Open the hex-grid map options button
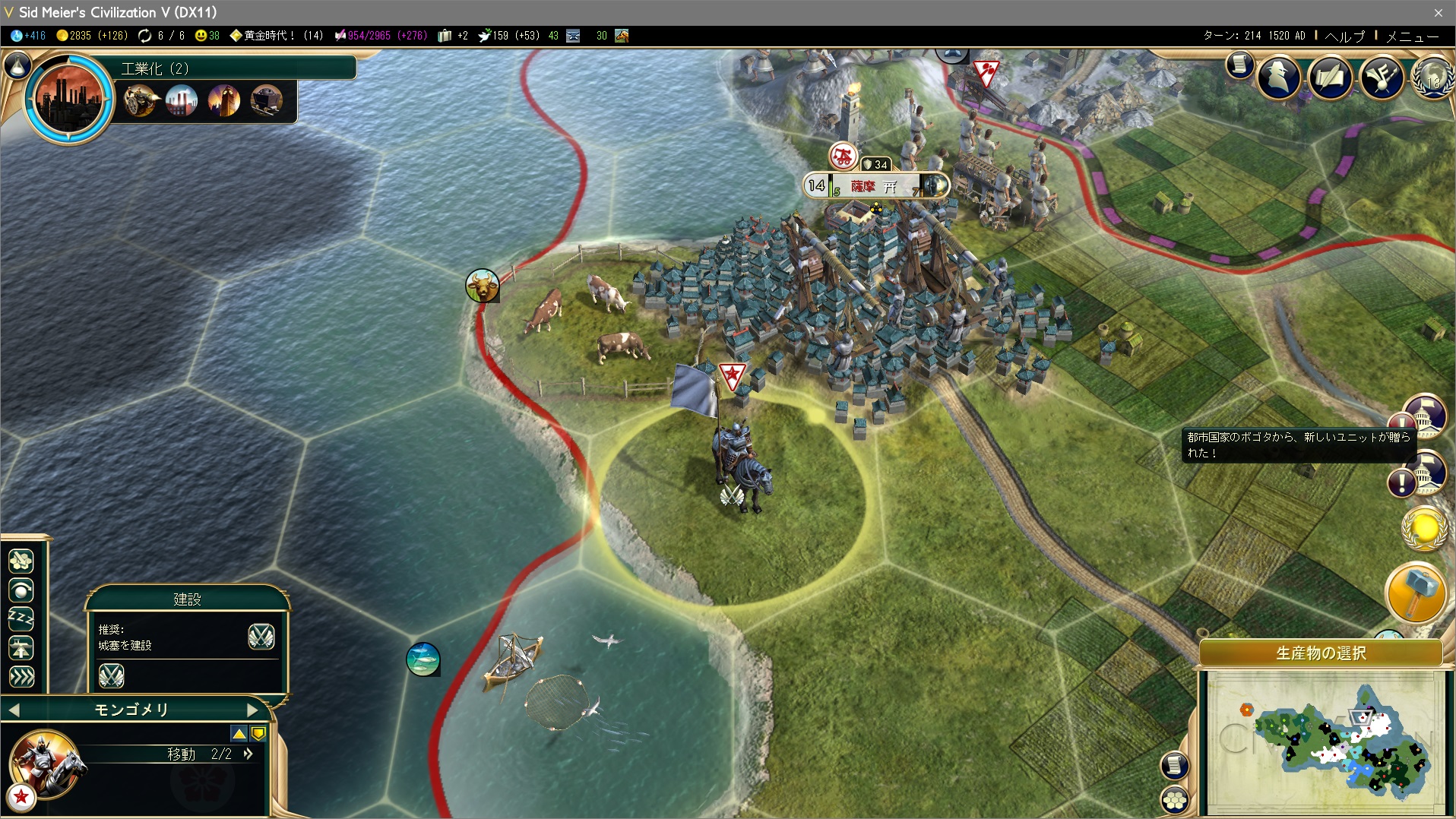The height and width of the screenshot is (819, 1456). [1175, 799]
